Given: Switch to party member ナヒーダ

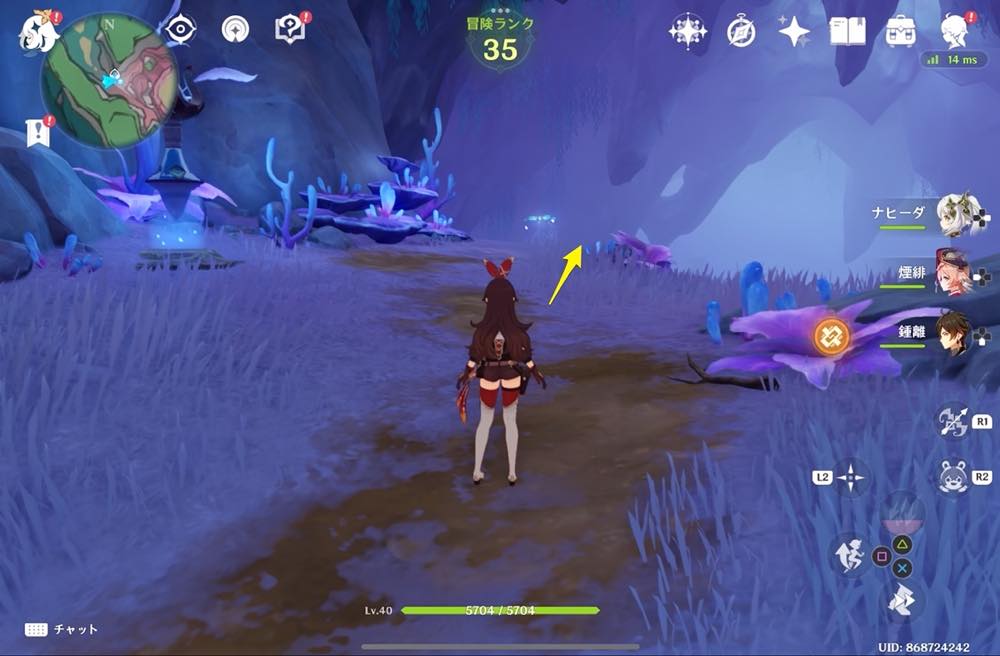Looking at the screenshot, I should coord(955,214).
